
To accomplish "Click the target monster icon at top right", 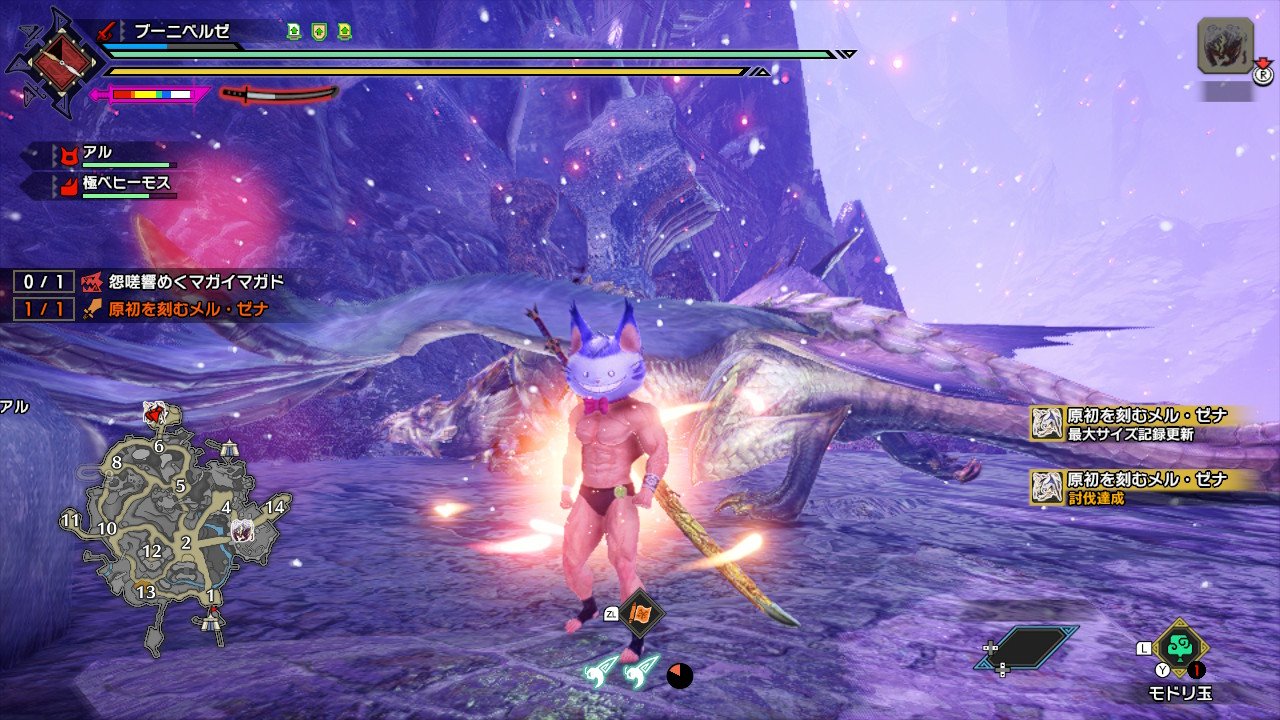I will pos(1225,46).
